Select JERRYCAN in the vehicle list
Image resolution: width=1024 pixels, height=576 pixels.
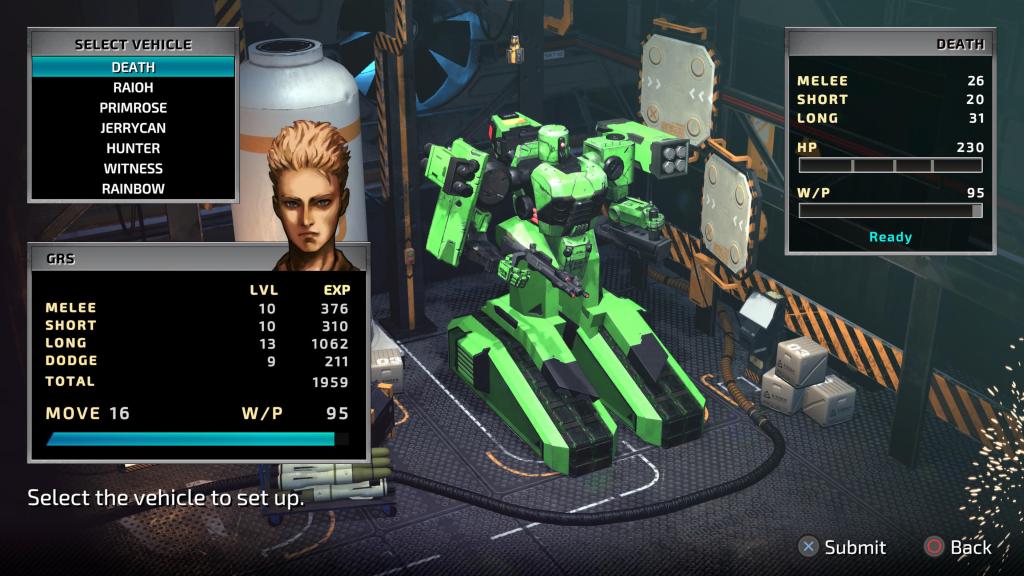click(x=133, y=128)
